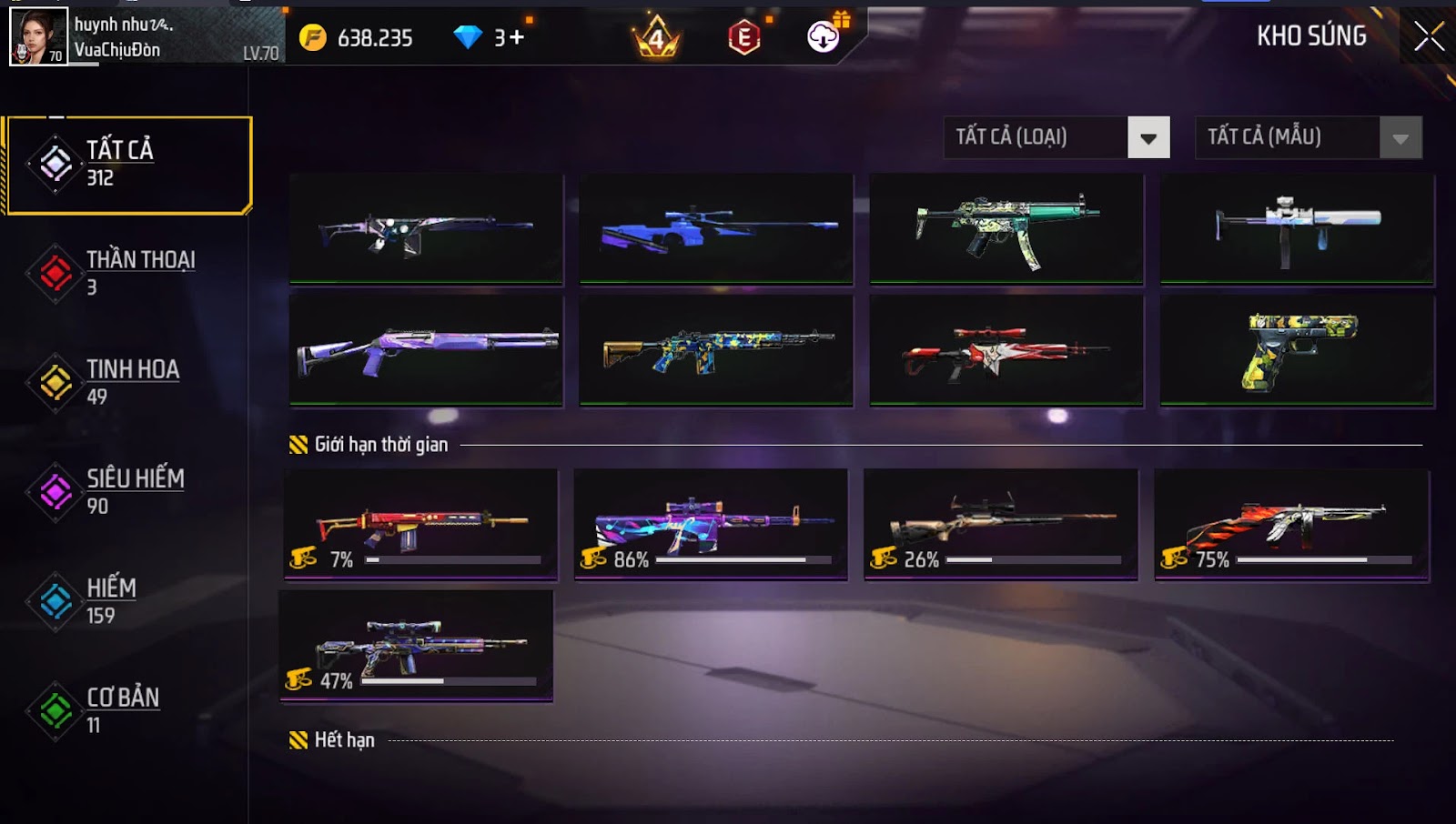Add diamonds with the plus button
The height and width of the screenshot is (824, 1456).
point(516,37)
